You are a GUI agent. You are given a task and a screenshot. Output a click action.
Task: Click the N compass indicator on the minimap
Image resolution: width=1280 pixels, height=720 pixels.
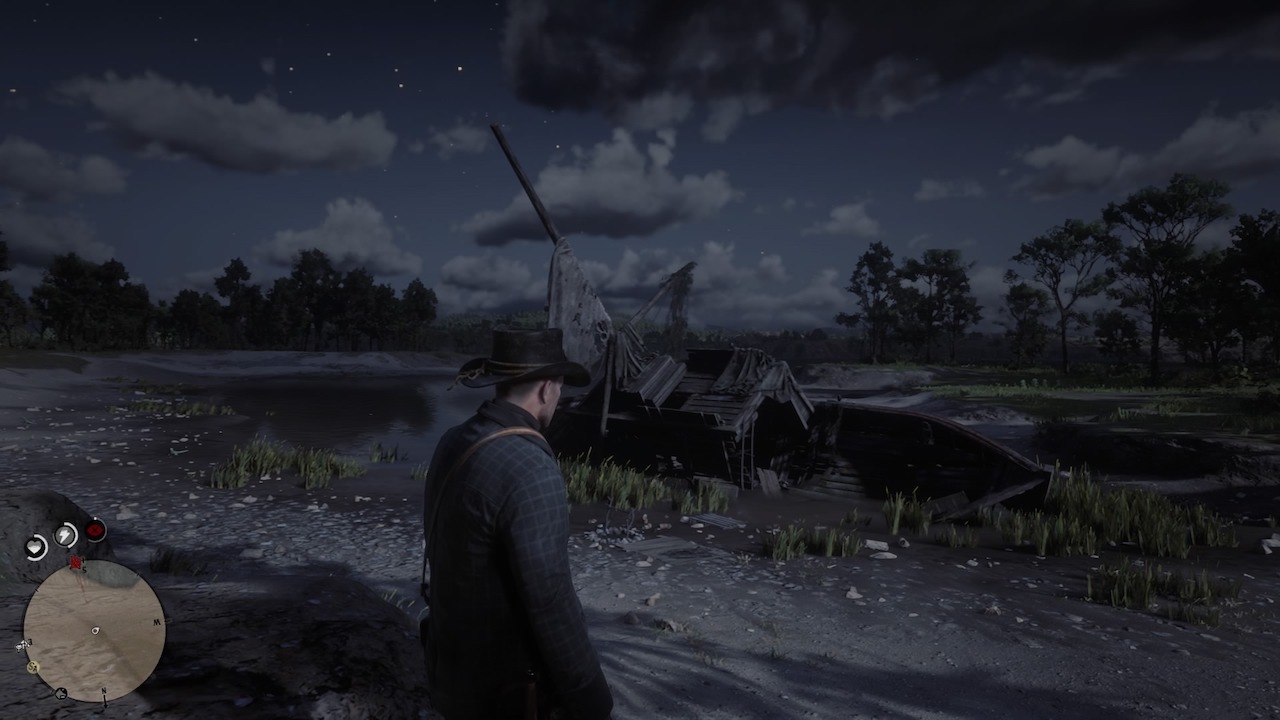coord(104,690)
